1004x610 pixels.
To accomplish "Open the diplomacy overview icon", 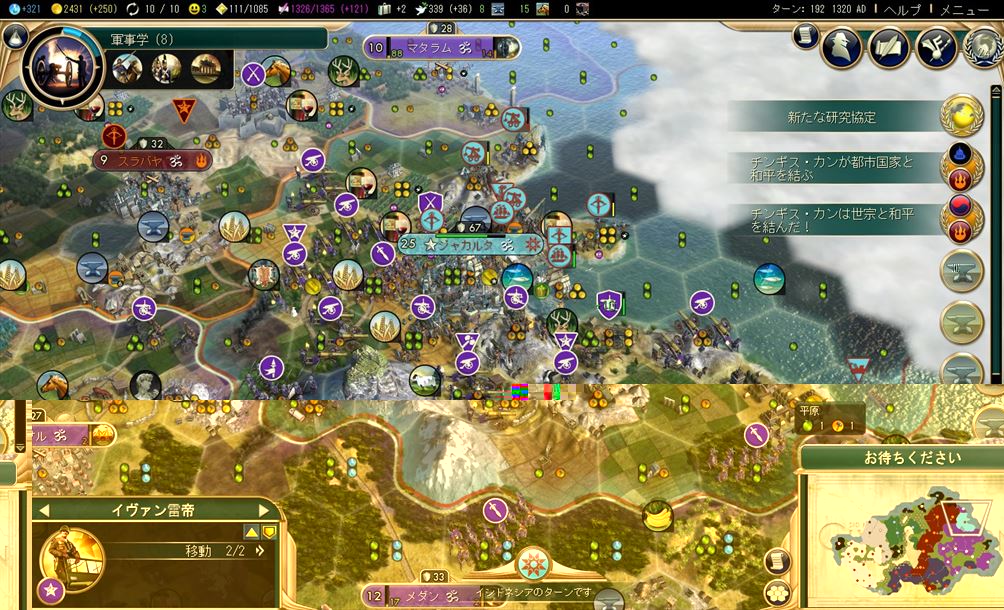I will tap(936, 46).
